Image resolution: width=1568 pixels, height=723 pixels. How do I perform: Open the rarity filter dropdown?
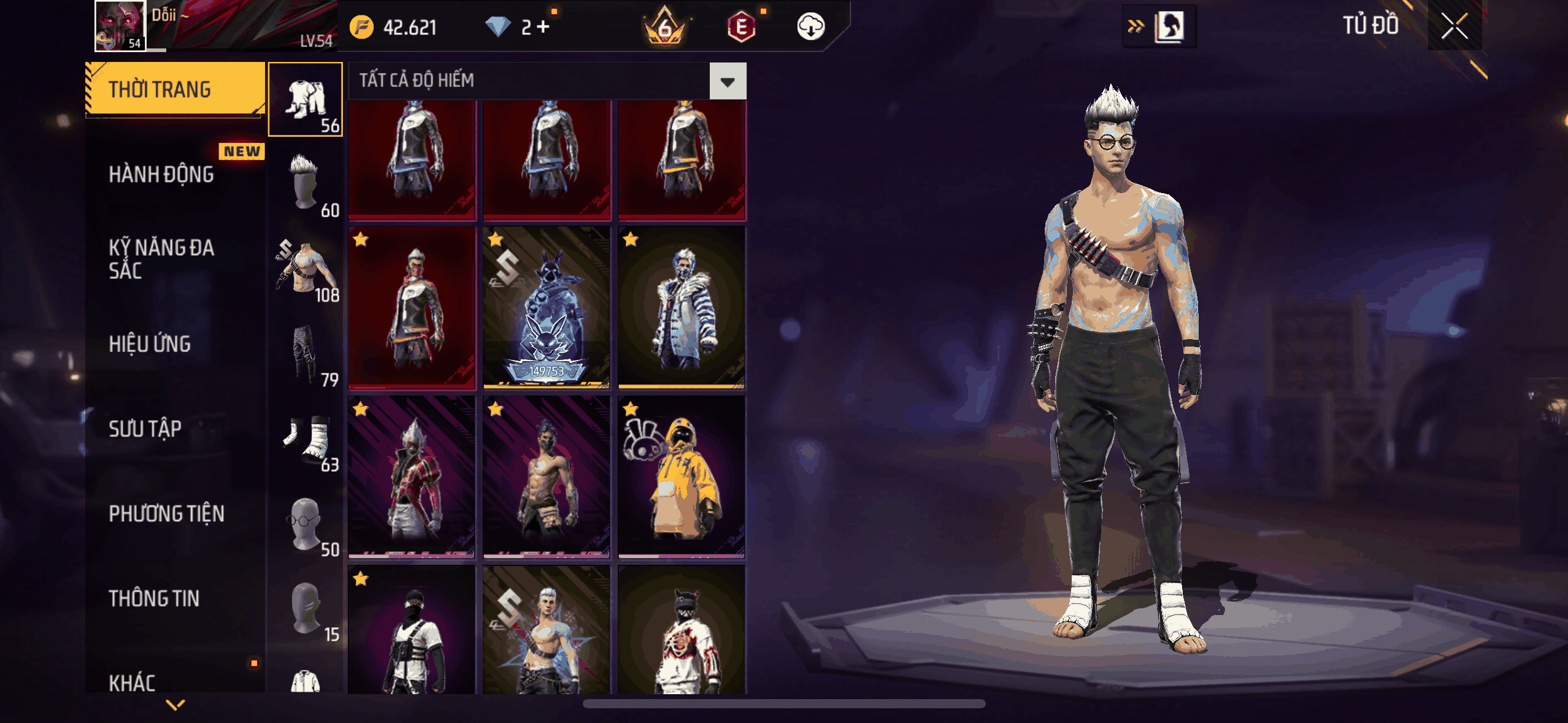[728, 81]
